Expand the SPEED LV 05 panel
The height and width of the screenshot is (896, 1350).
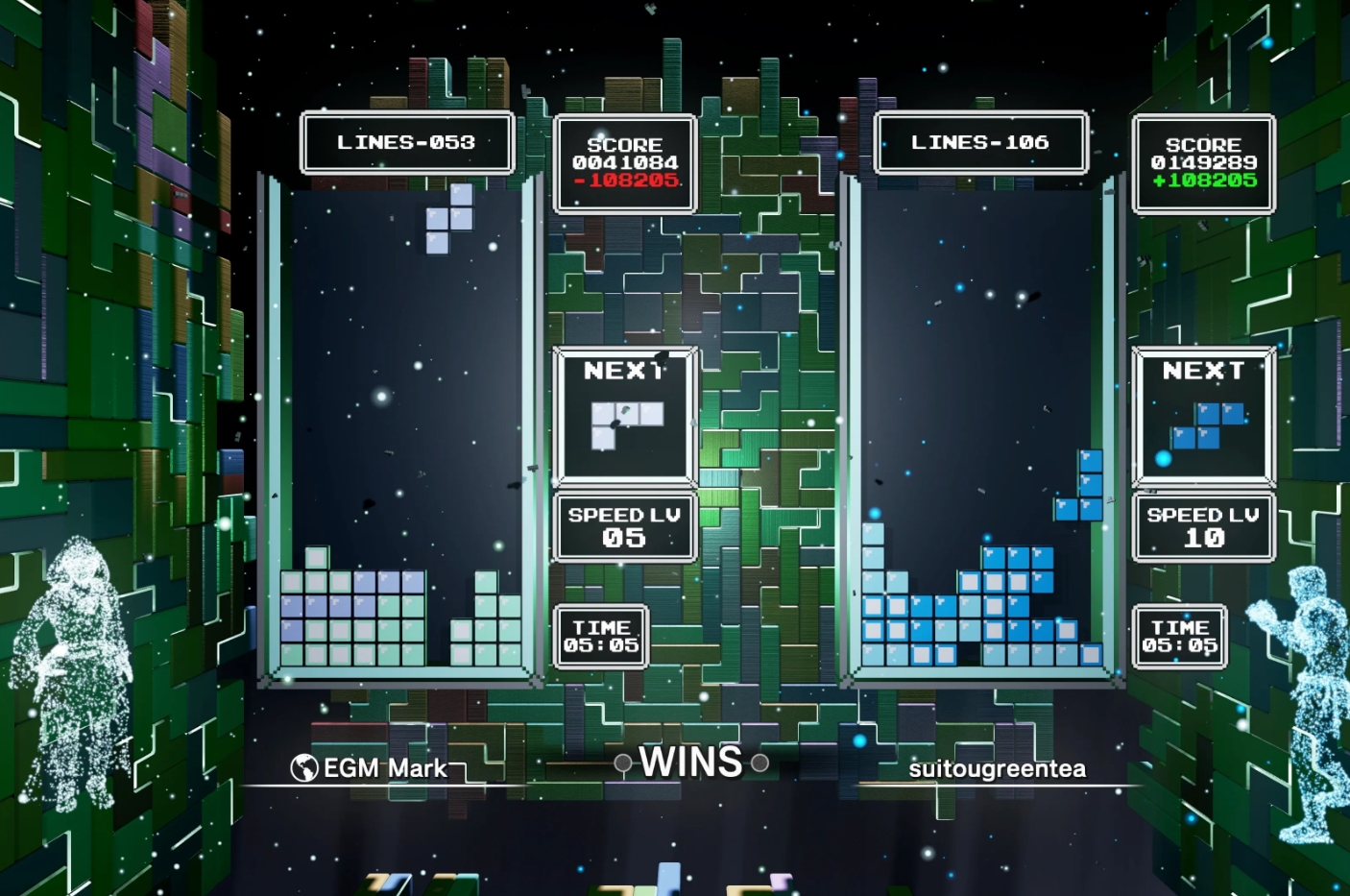point(624,526)
